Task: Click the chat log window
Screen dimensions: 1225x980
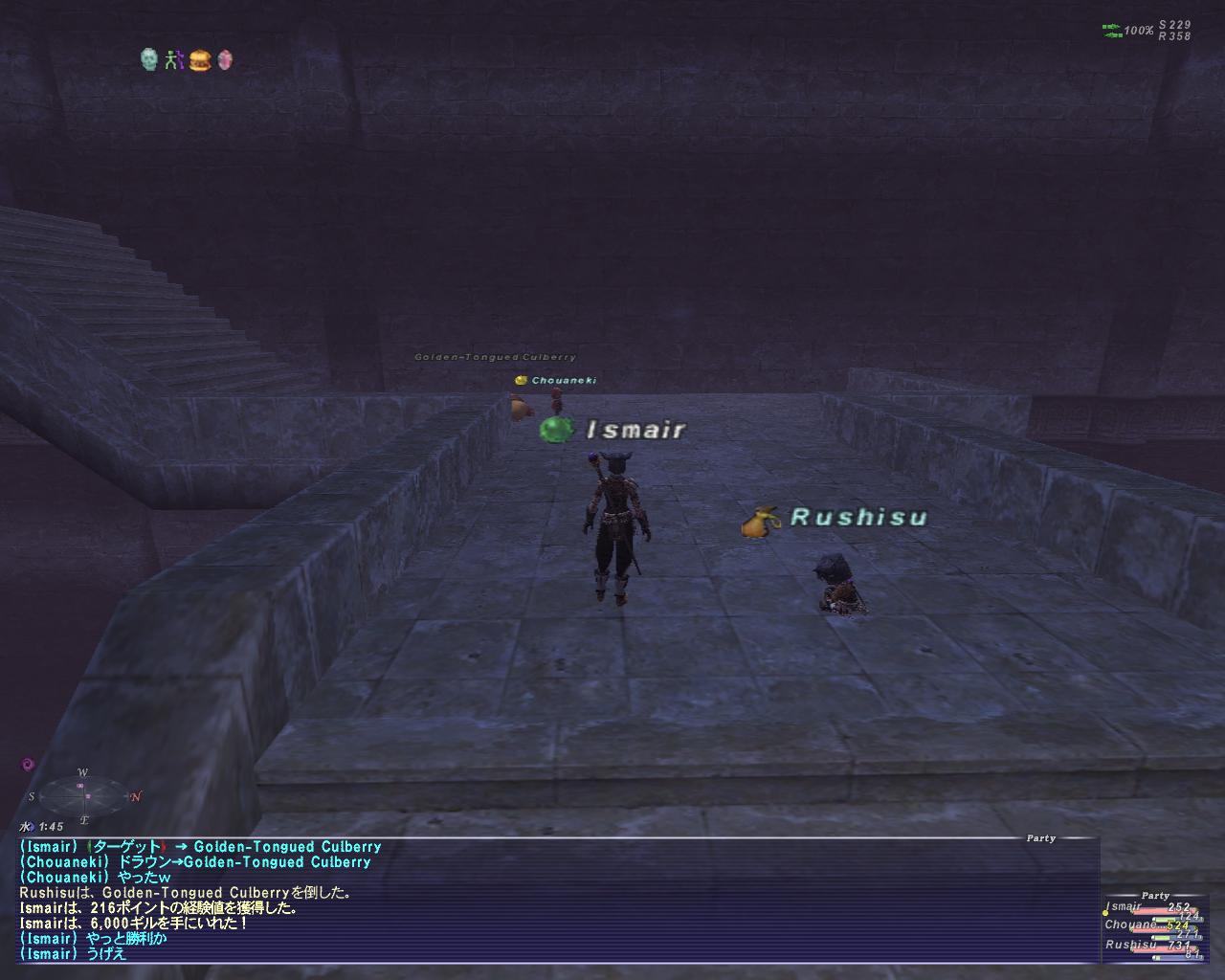Action: point(555,900)
